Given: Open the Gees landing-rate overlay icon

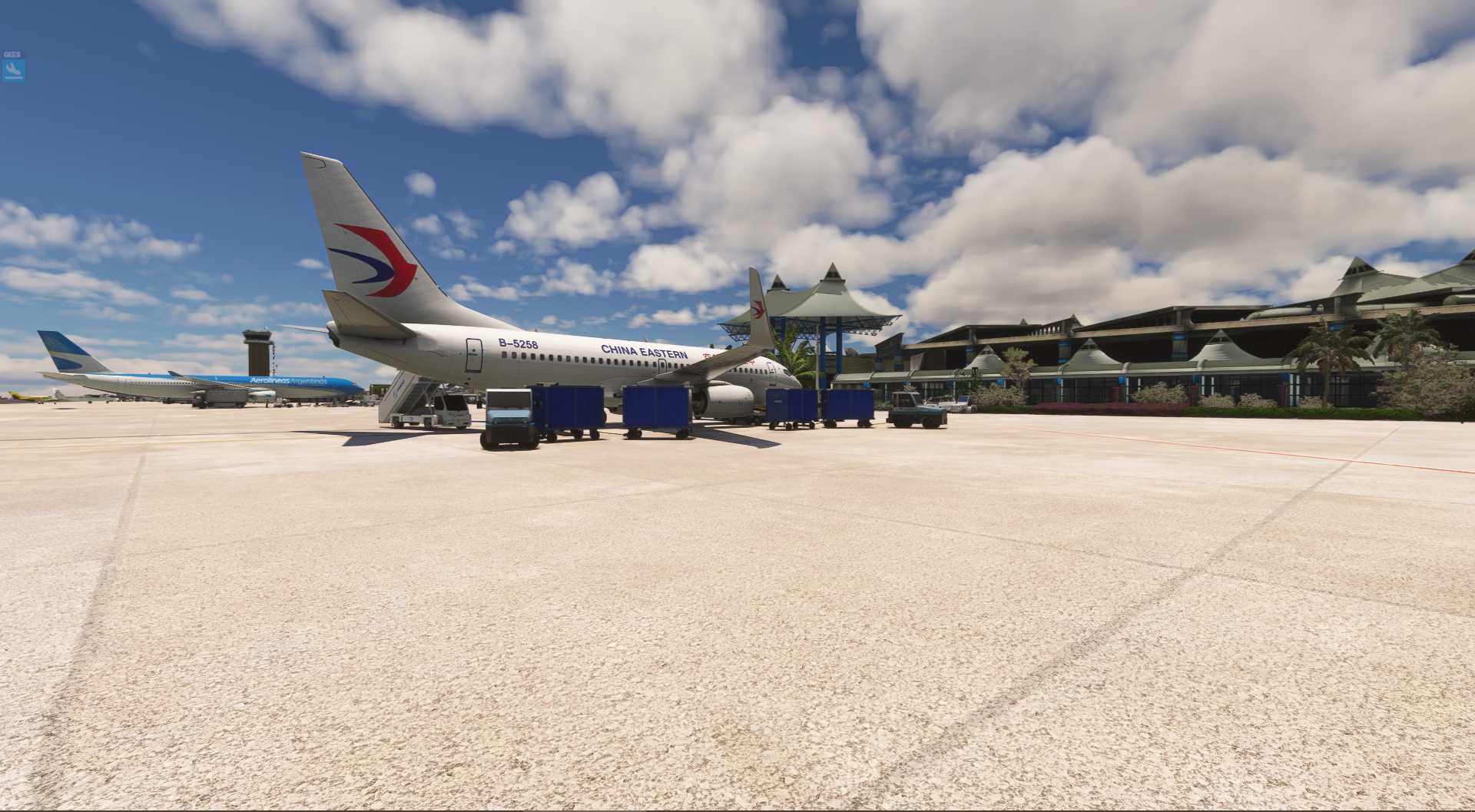Looking at the screenshot, I should [13, 70].
